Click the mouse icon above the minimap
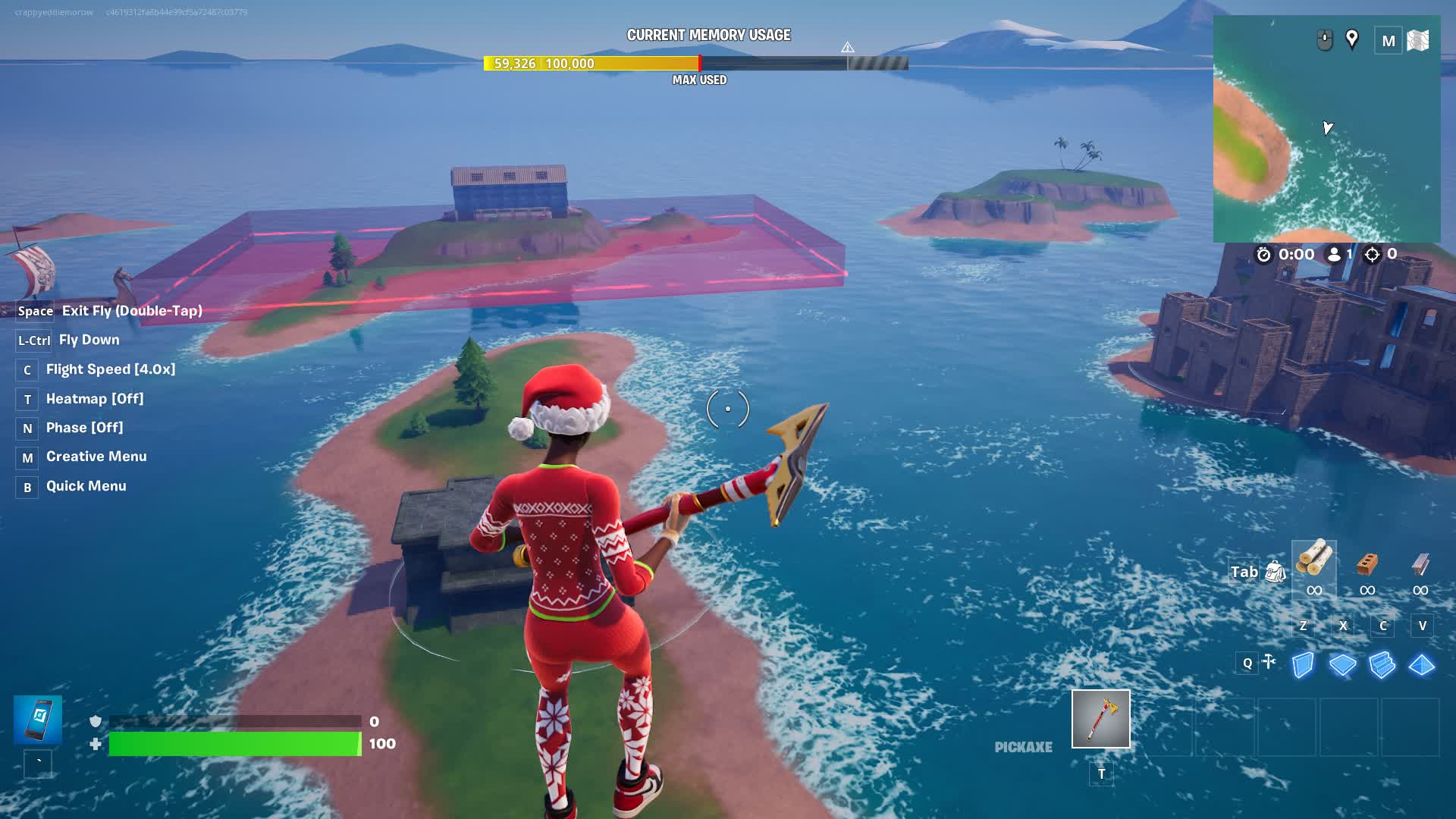1456x819 pixels. click(1324, 39)
